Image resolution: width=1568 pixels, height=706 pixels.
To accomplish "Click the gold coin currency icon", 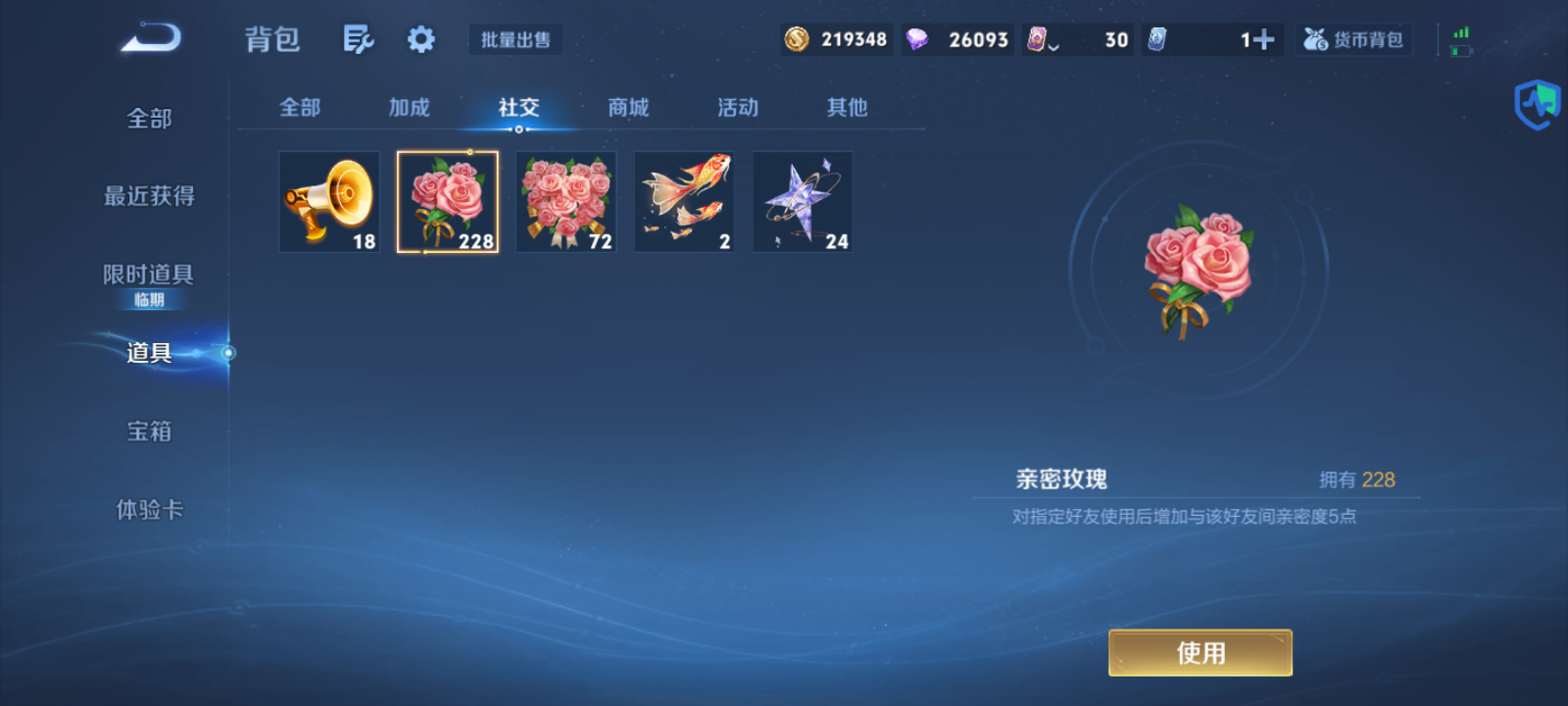I will click(796, 39).
